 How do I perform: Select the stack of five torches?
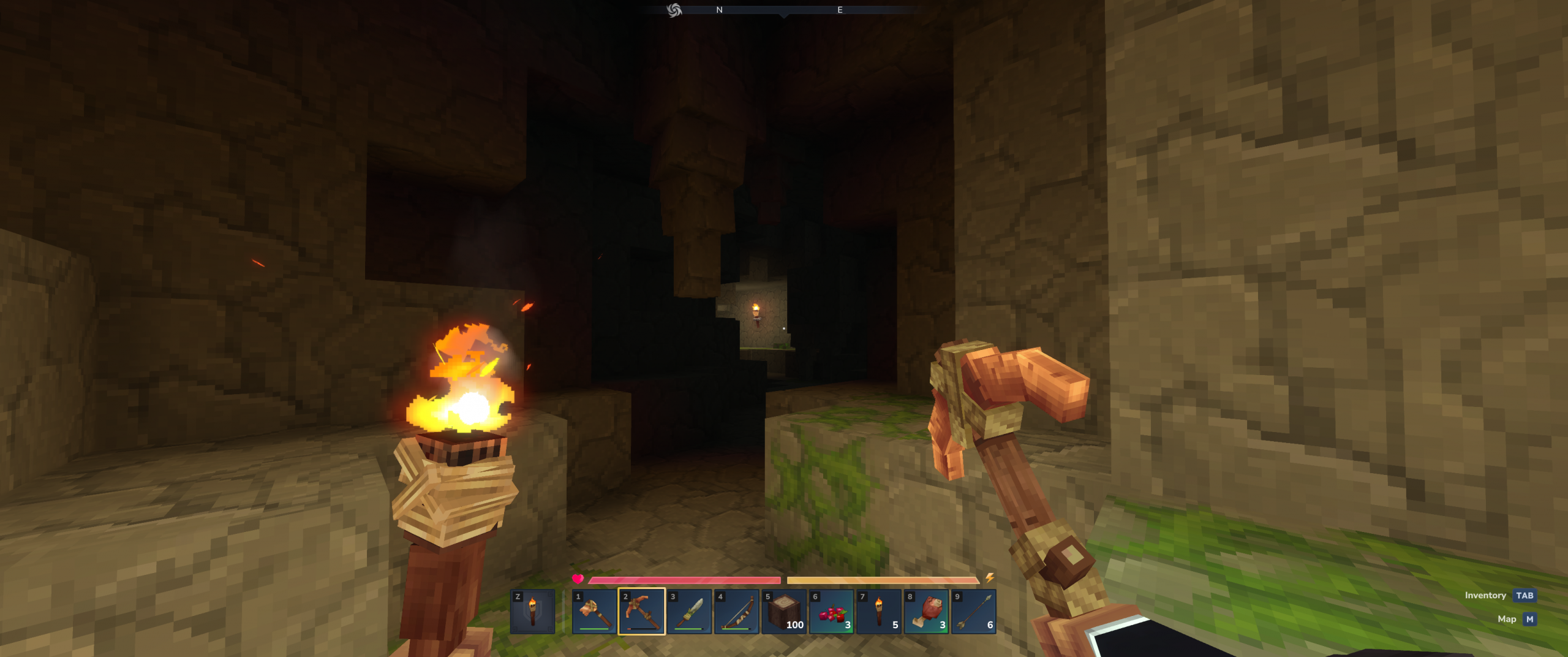(x=879, y=612)
